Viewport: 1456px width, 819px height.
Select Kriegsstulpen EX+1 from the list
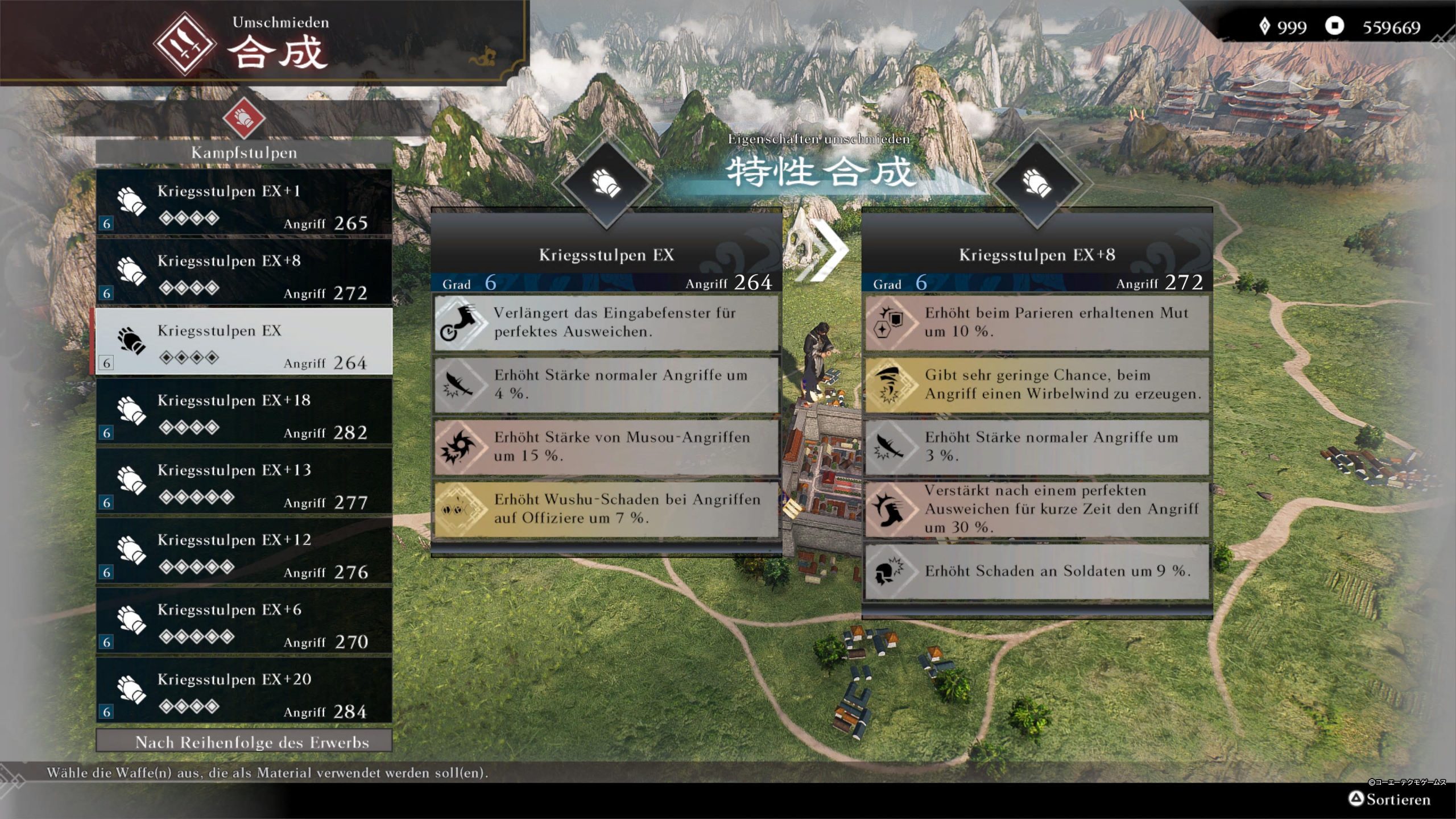tap(243, 202)
